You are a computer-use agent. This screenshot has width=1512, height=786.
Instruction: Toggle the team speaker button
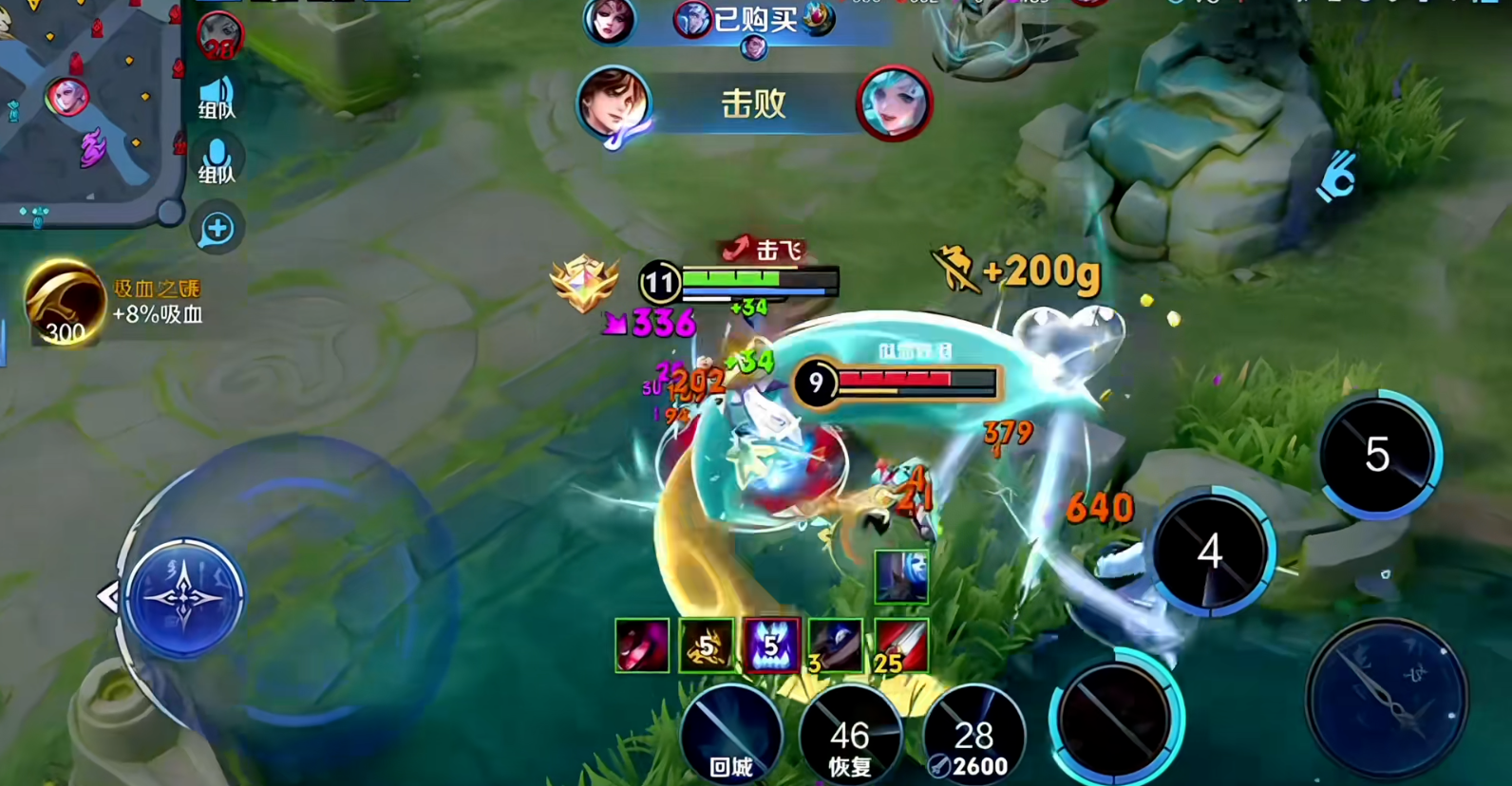point(217,97)
